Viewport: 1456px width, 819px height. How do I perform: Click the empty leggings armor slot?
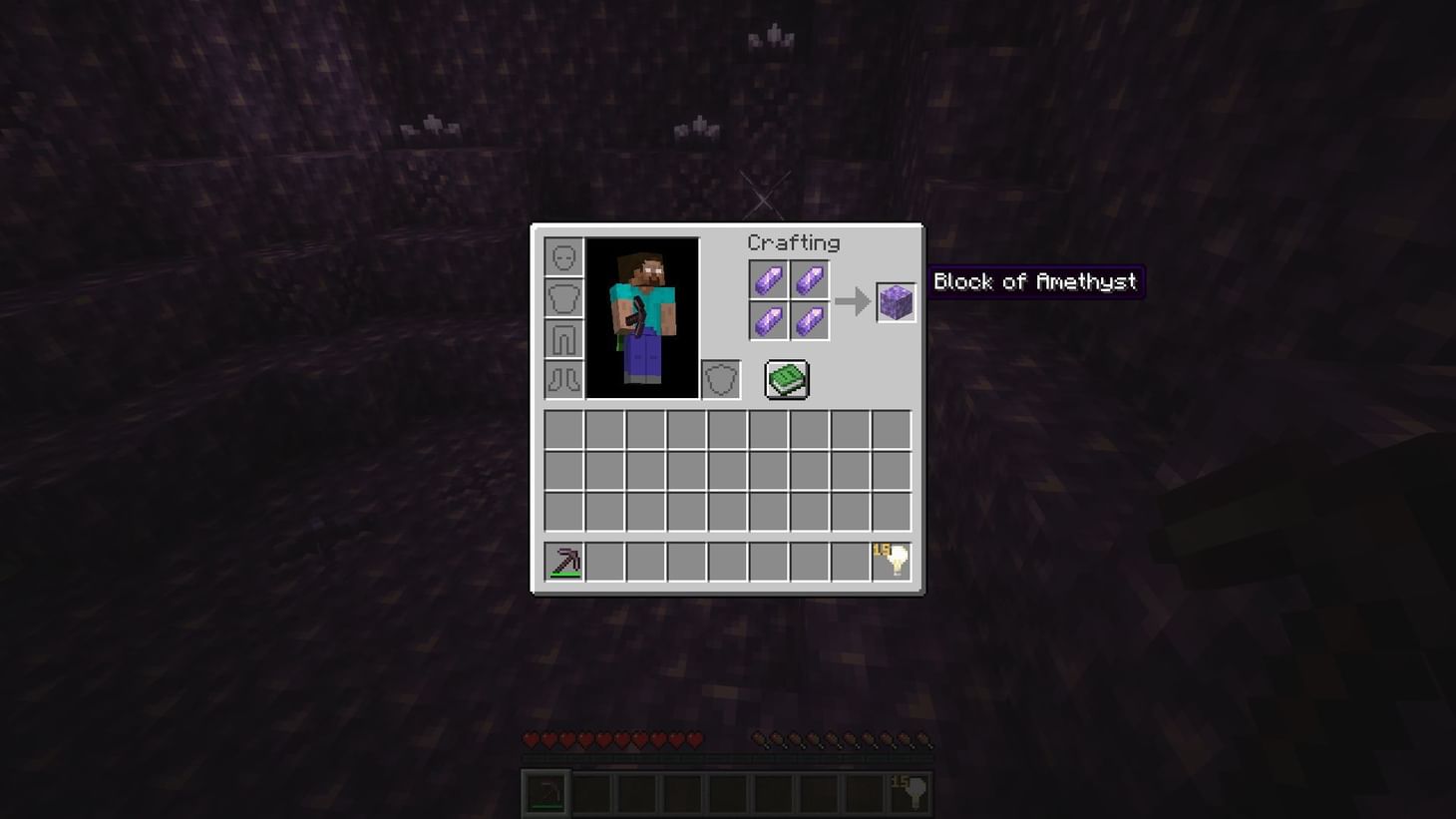562,338
